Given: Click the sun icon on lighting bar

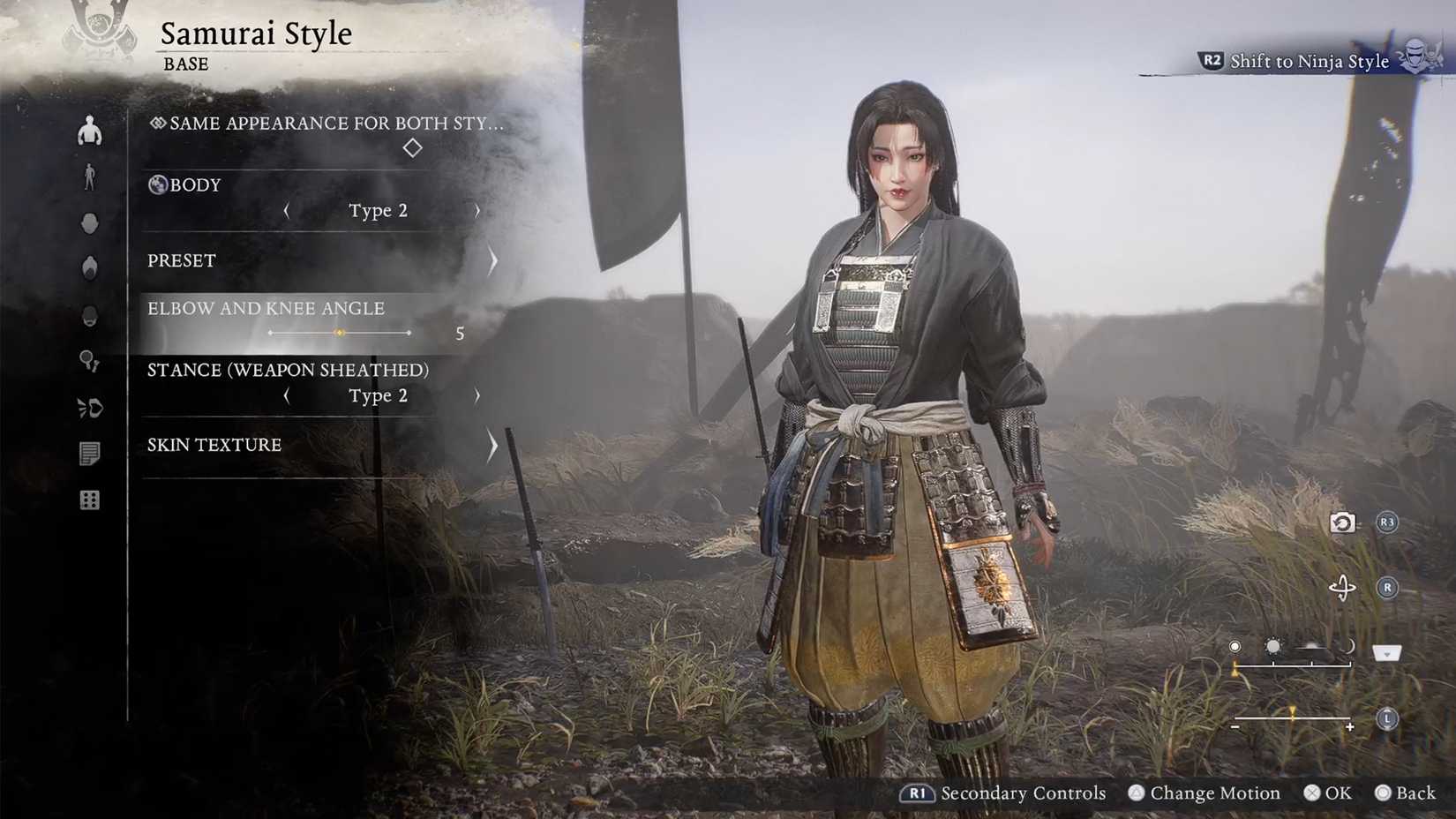Looking at the screenshot, I should pyautogui.click(x=1273, y=646).
